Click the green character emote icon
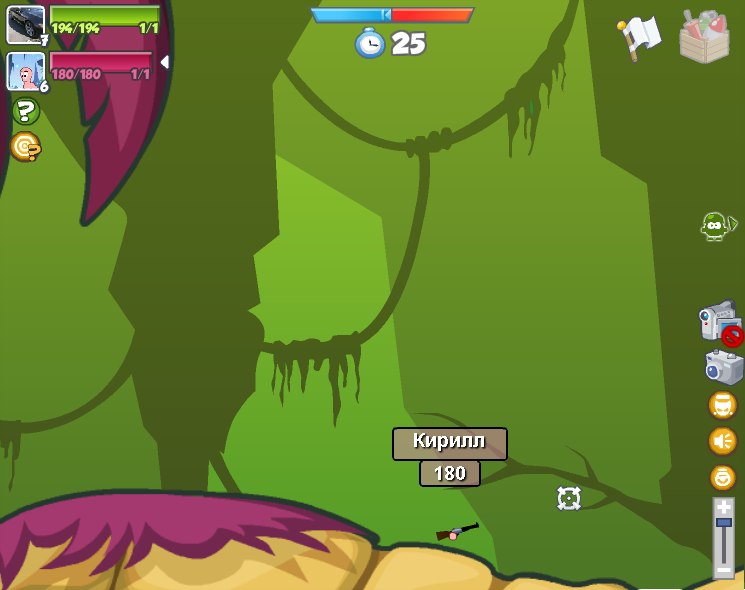 [x=714, y=226]
